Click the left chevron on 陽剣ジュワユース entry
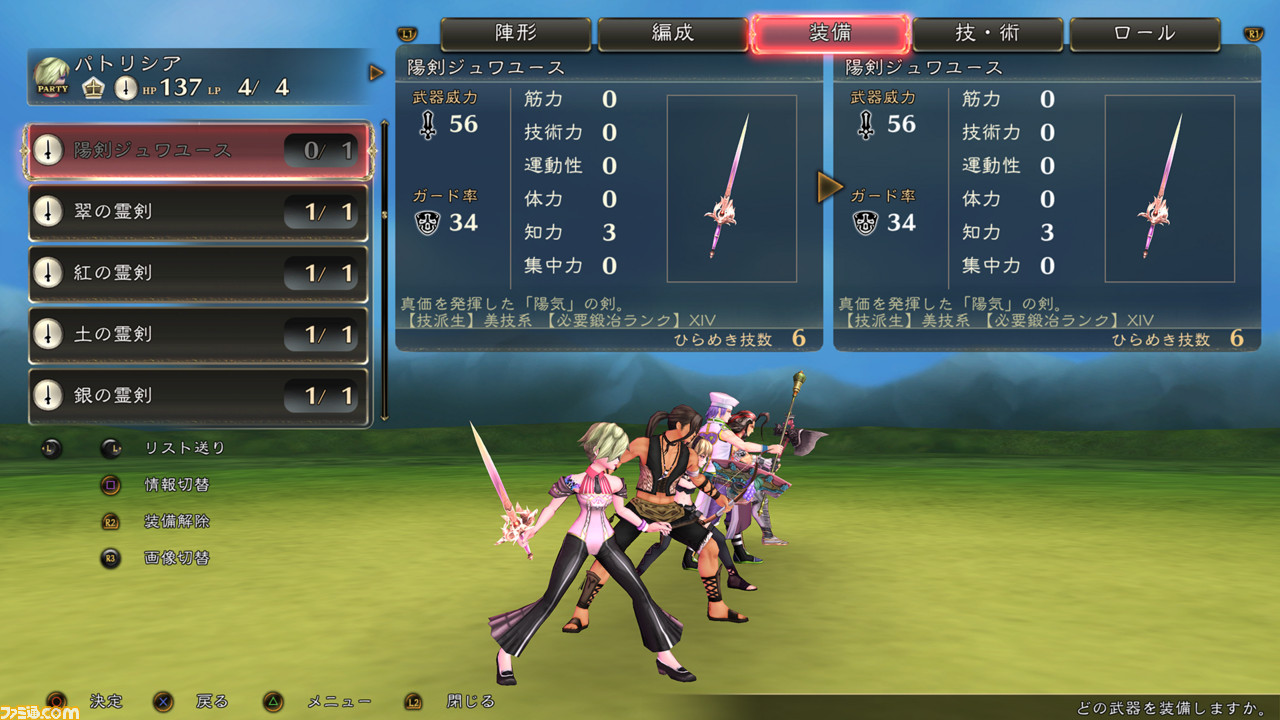 [x=27, y=150]
